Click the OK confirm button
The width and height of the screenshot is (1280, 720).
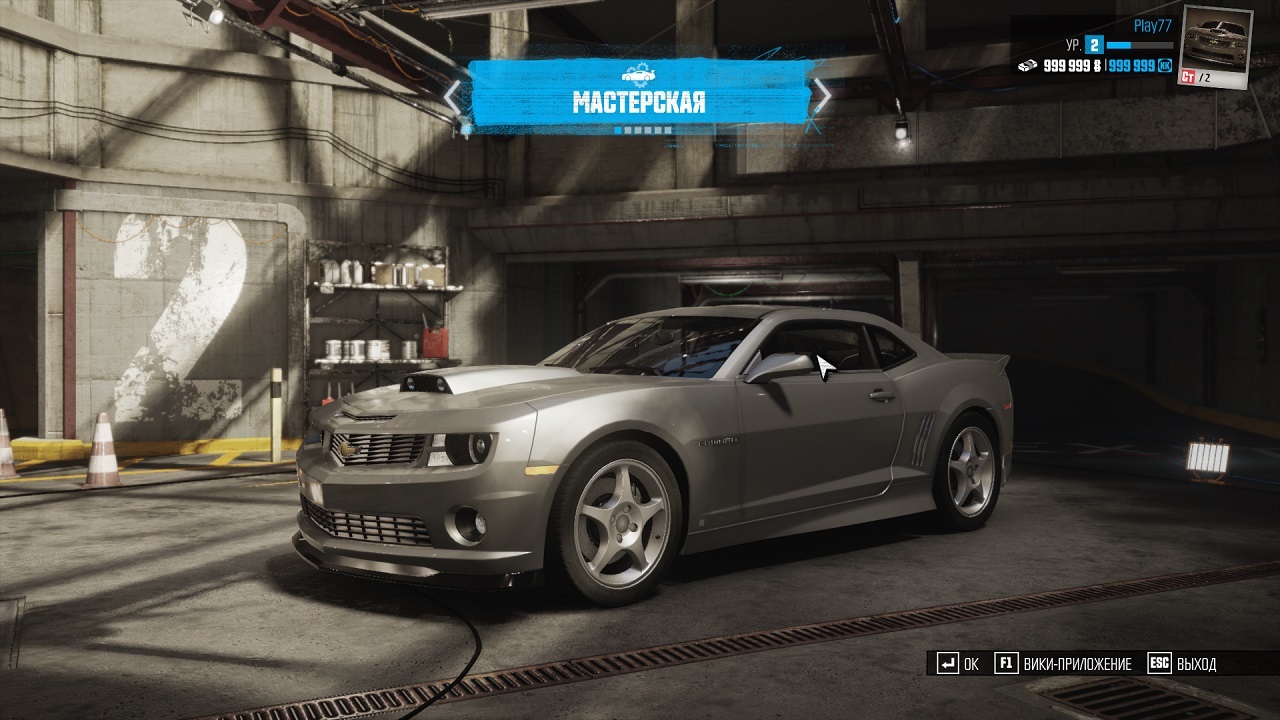[x=958, y=664]
